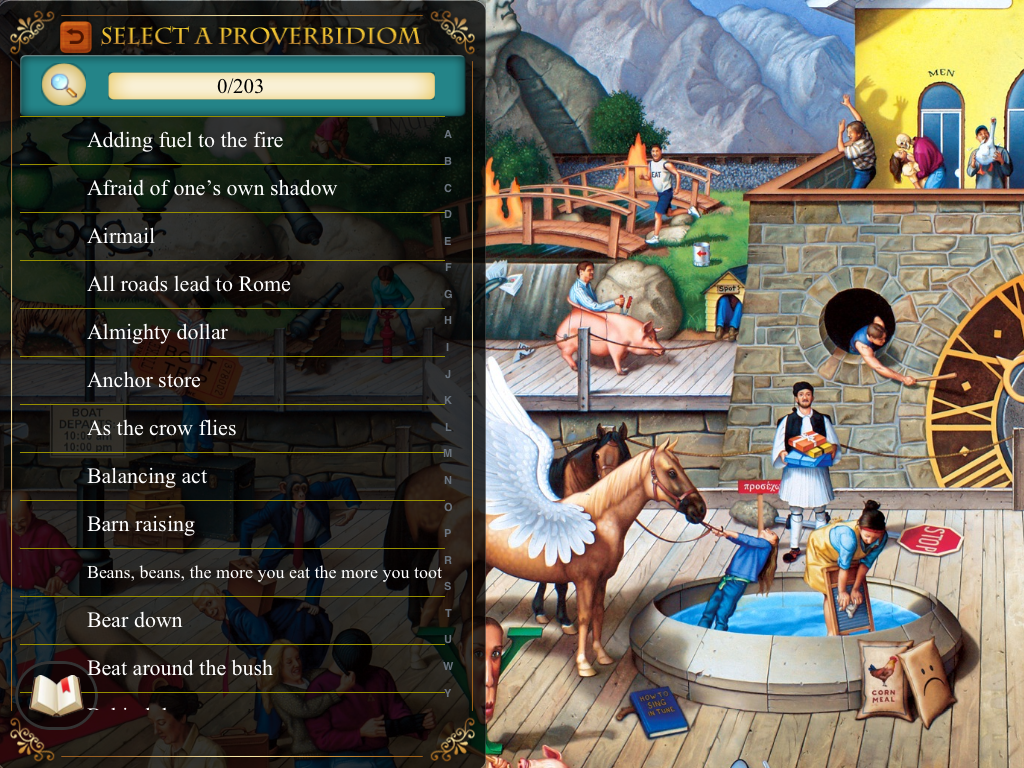The image size is (1024, 768).
Task: Open the book icon with red bookmark
Action: (56, 695)
